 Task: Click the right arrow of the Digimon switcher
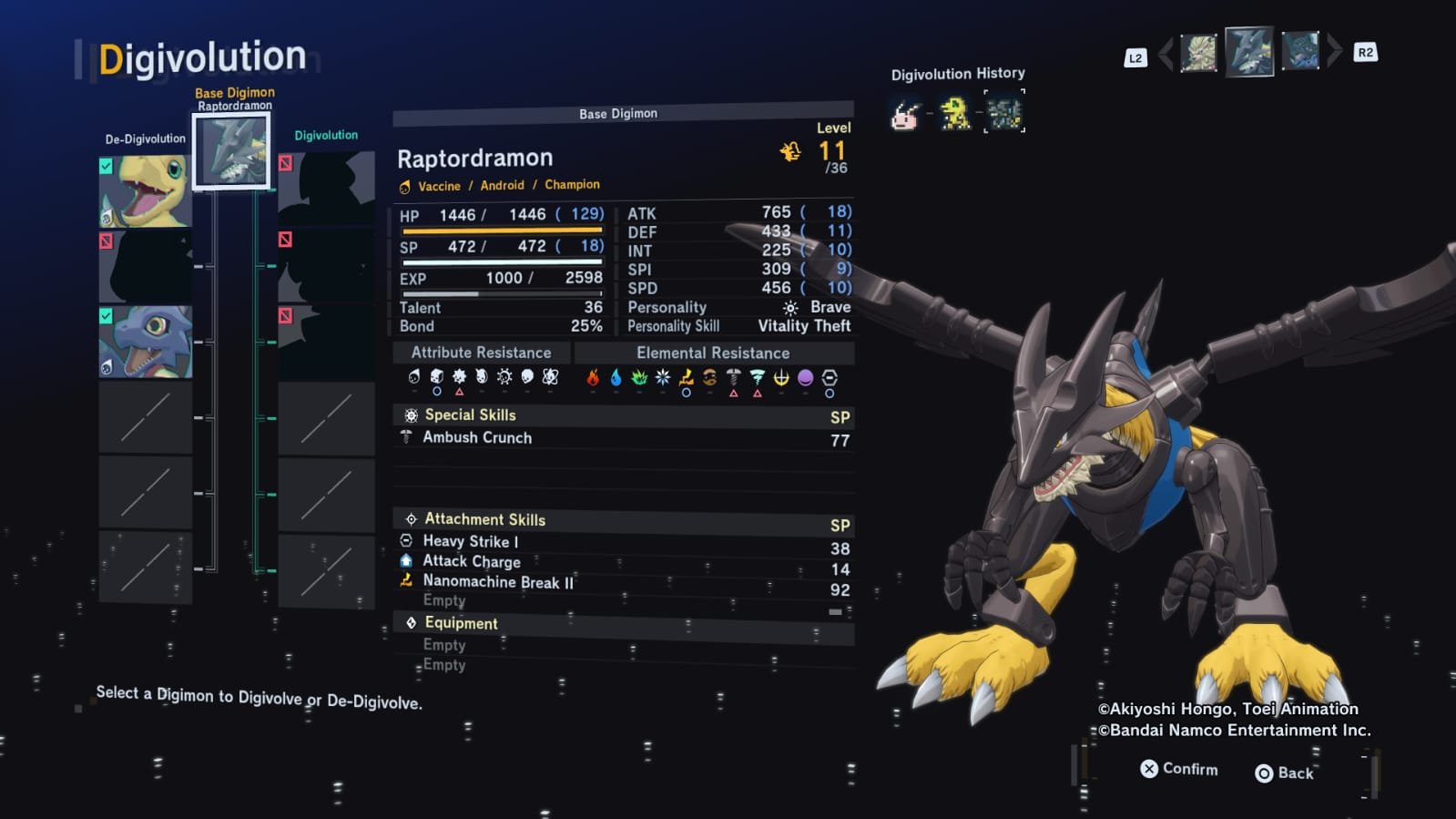tap(1334, 52)
